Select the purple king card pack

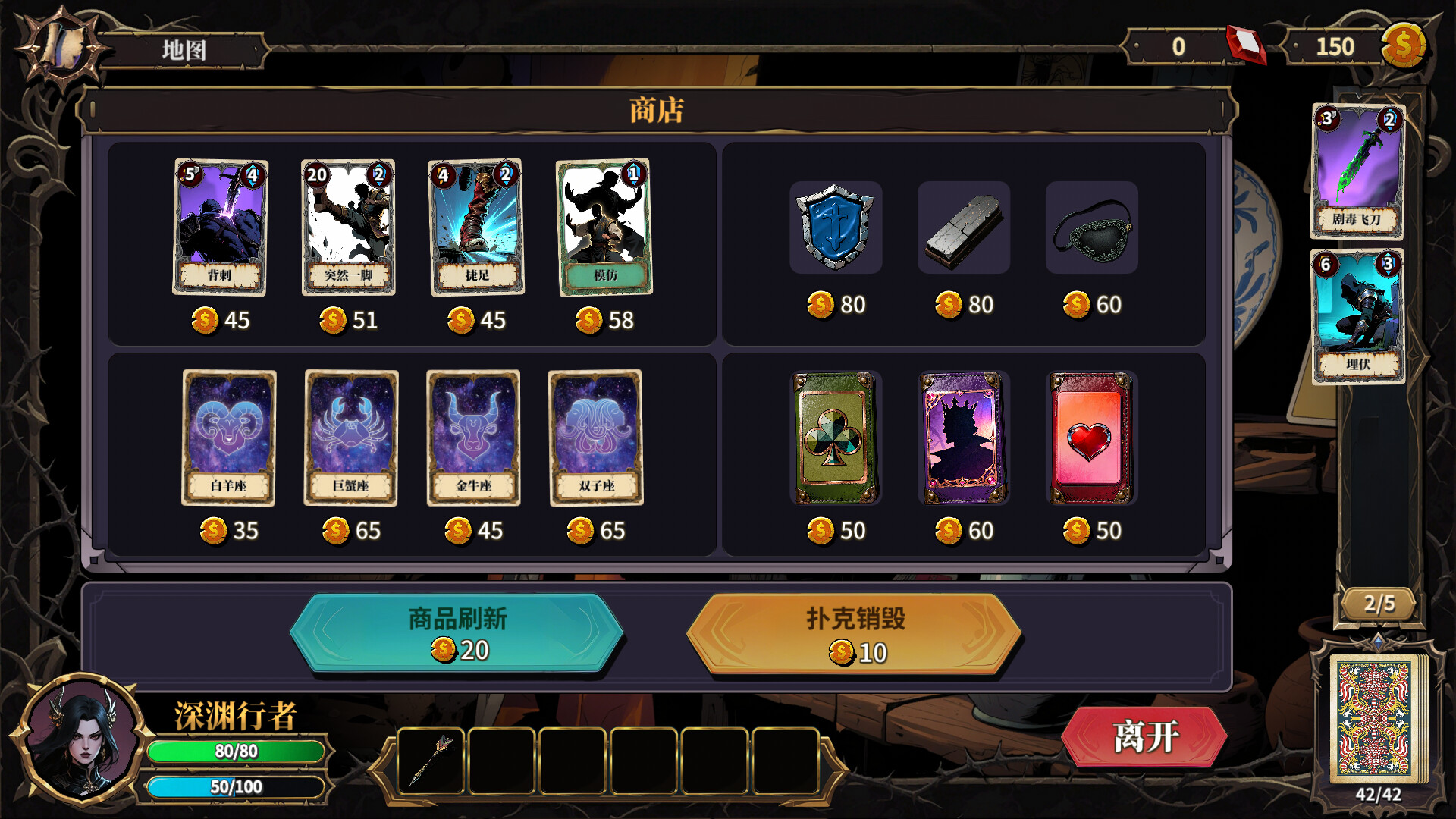[x=962, y=438]
